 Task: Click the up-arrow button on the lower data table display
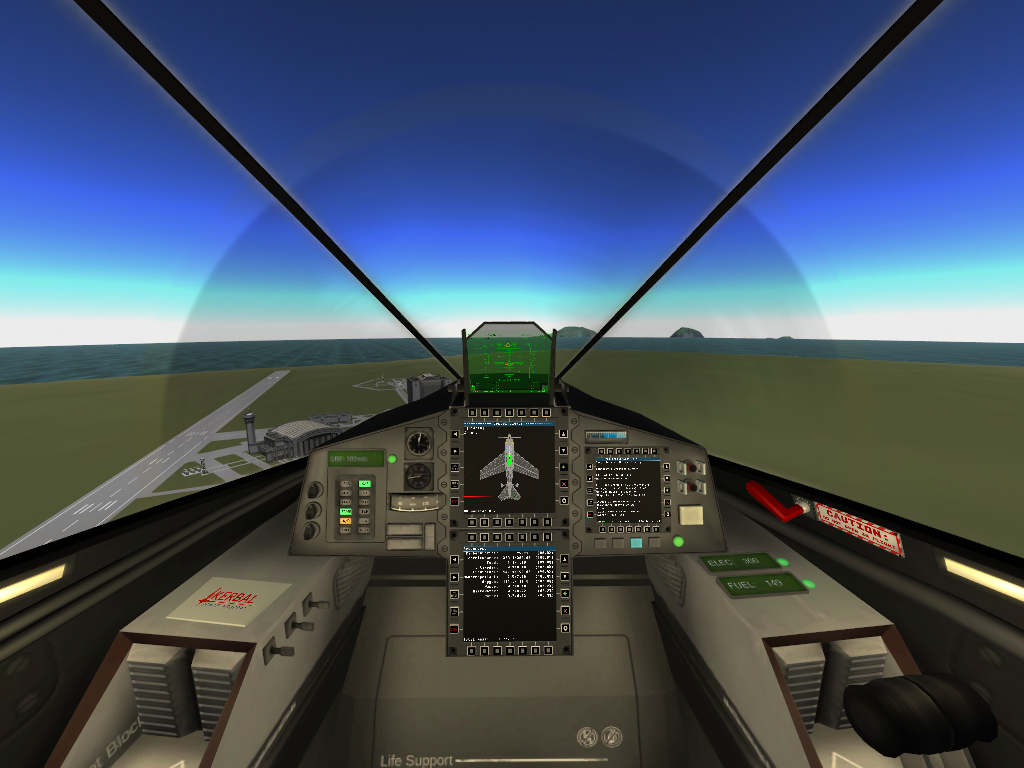point(565,559)
